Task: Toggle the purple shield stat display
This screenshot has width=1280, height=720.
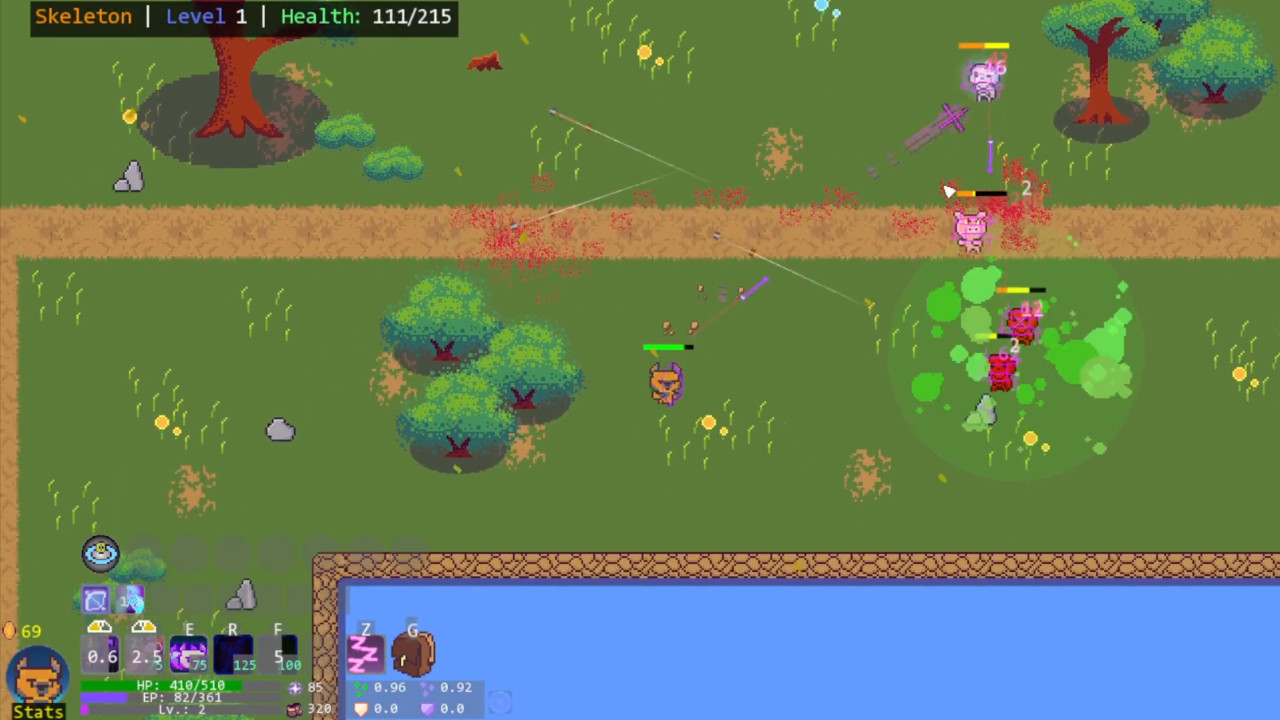Action: 428,708
